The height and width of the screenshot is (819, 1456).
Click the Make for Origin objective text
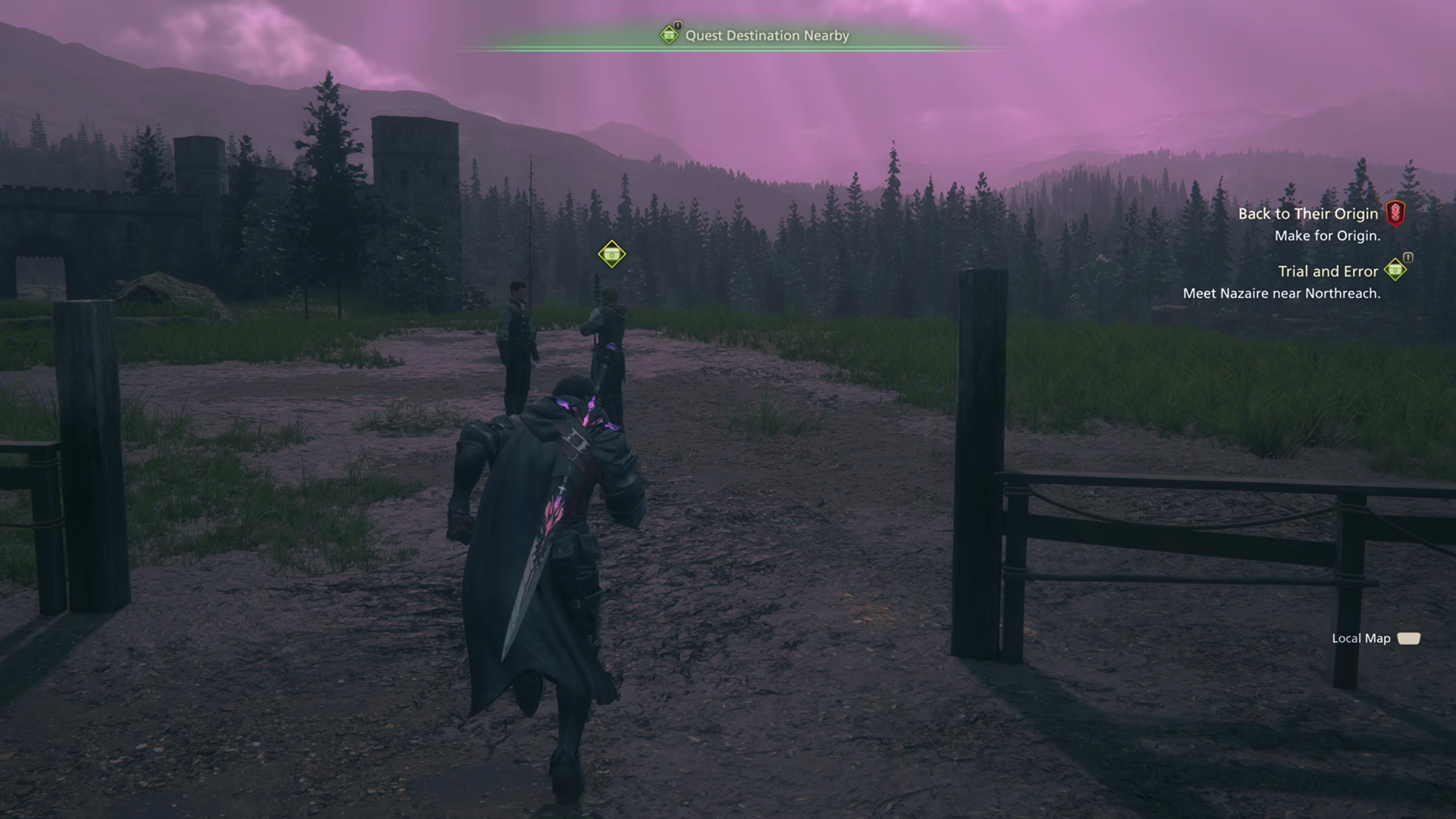tap(1328, 236)
